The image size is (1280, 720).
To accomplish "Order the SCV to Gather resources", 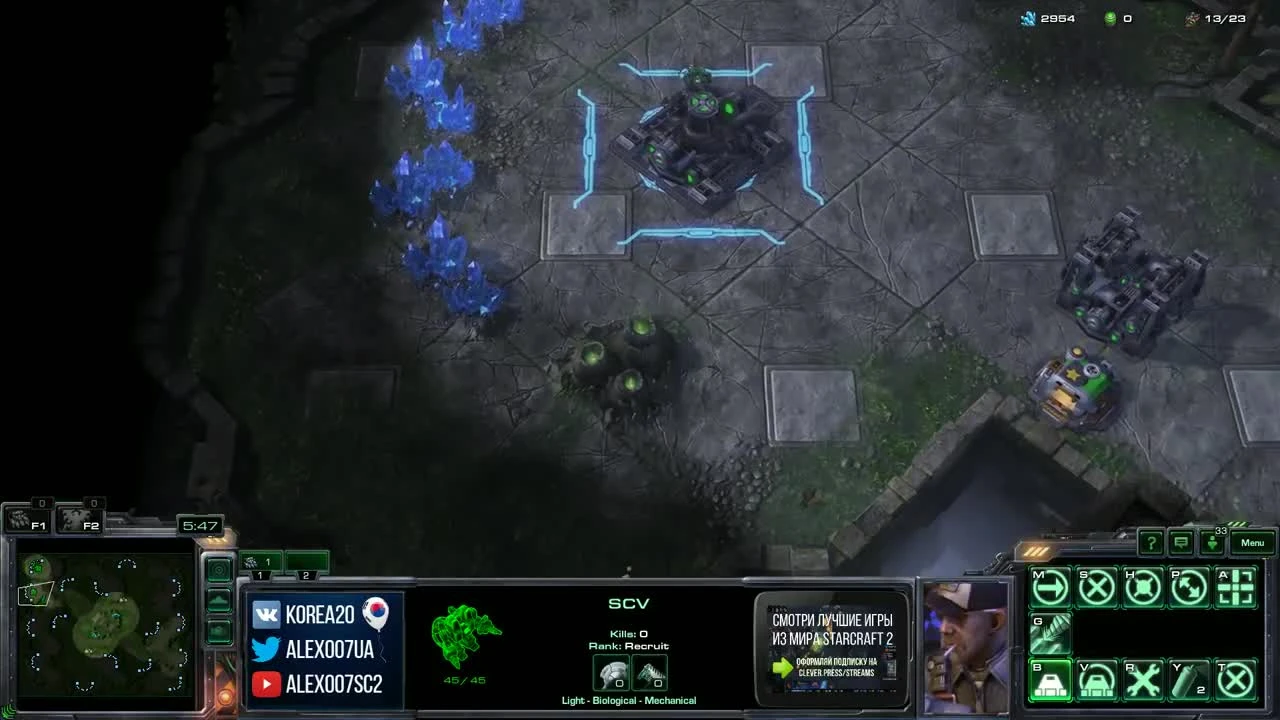I will (x=1050, y=634).
